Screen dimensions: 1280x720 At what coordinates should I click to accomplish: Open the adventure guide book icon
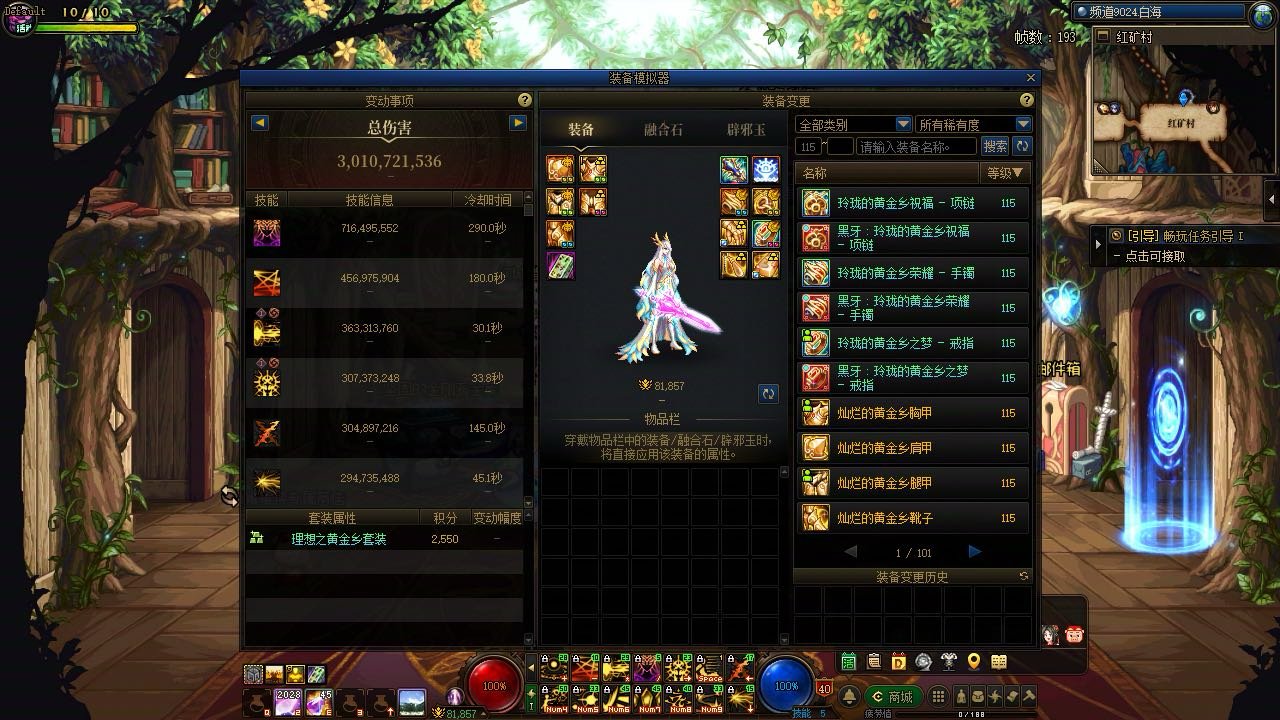tap(998, 662)
